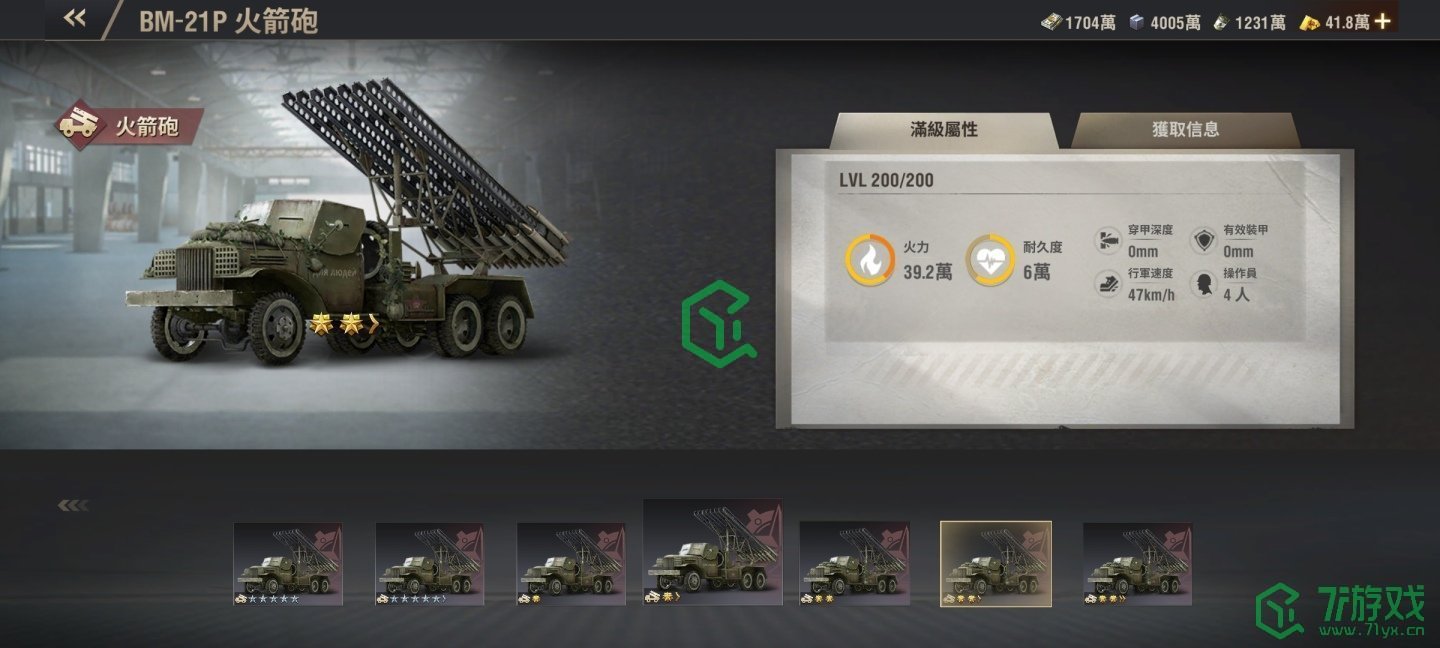Open the 獲取信息 tab

pos(1185,130)
